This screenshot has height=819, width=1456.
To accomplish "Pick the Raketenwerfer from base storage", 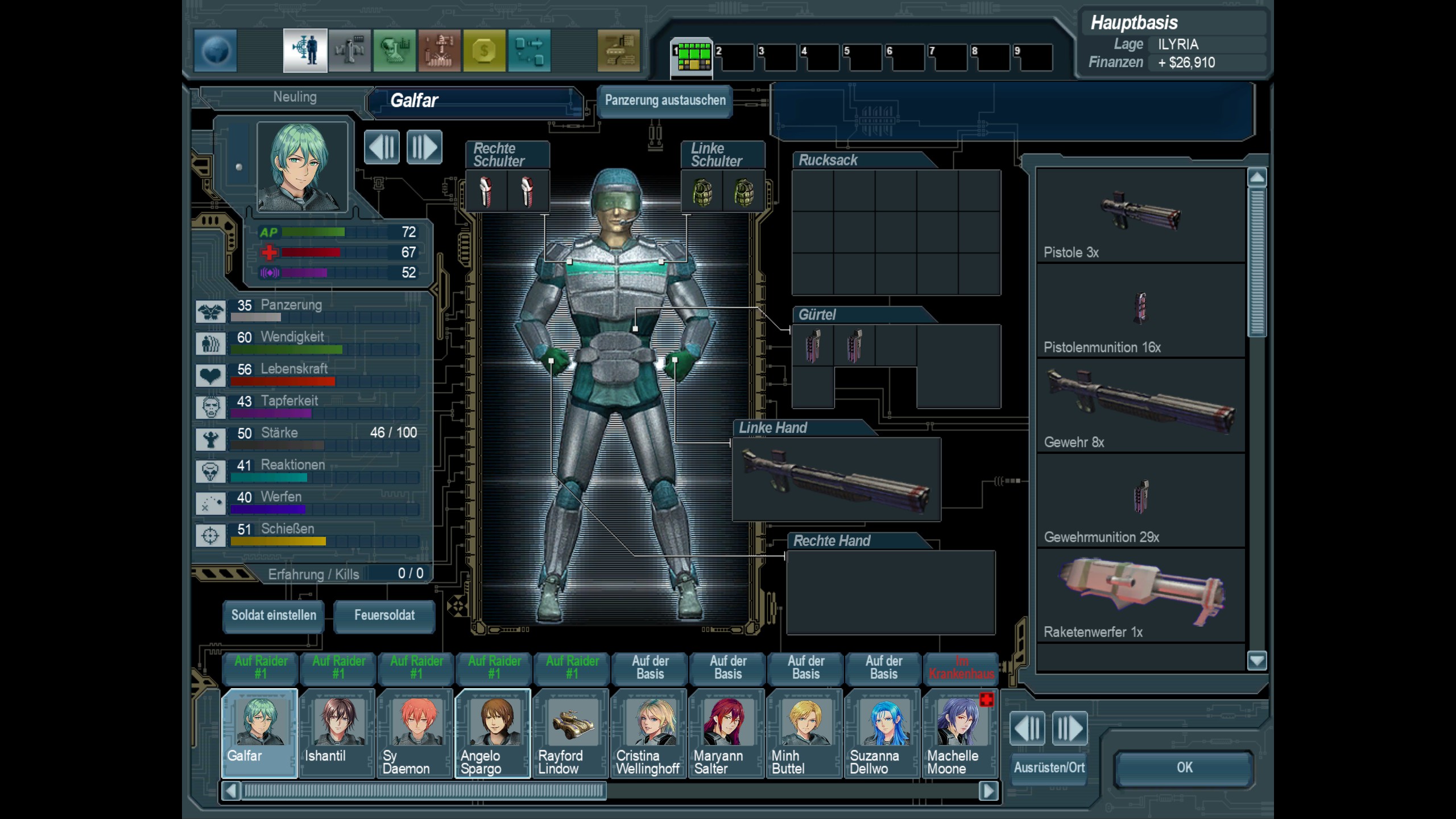I will click(1140, 595).
